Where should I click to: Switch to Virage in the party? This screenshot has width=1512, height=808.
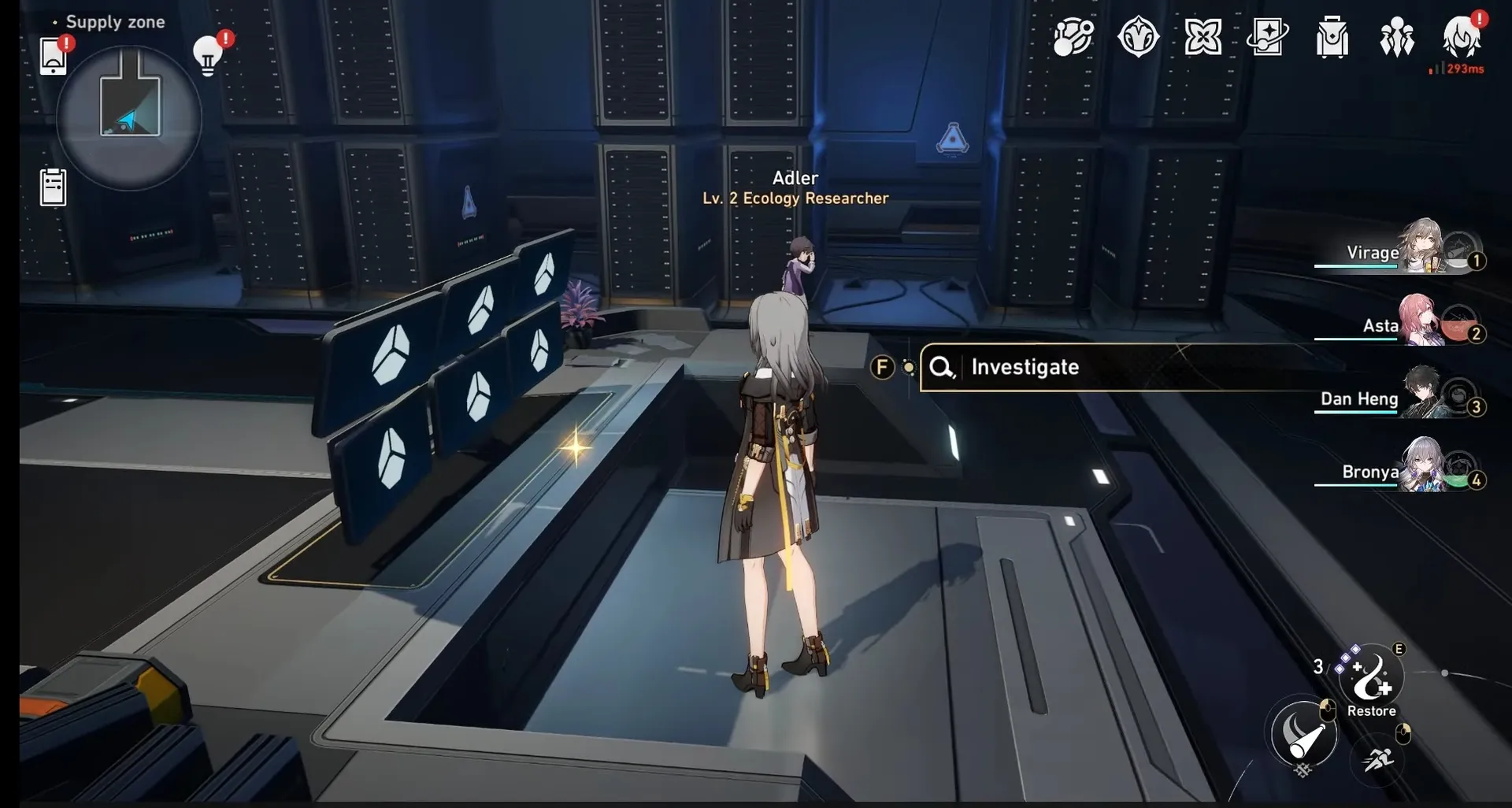[1400, 250]
